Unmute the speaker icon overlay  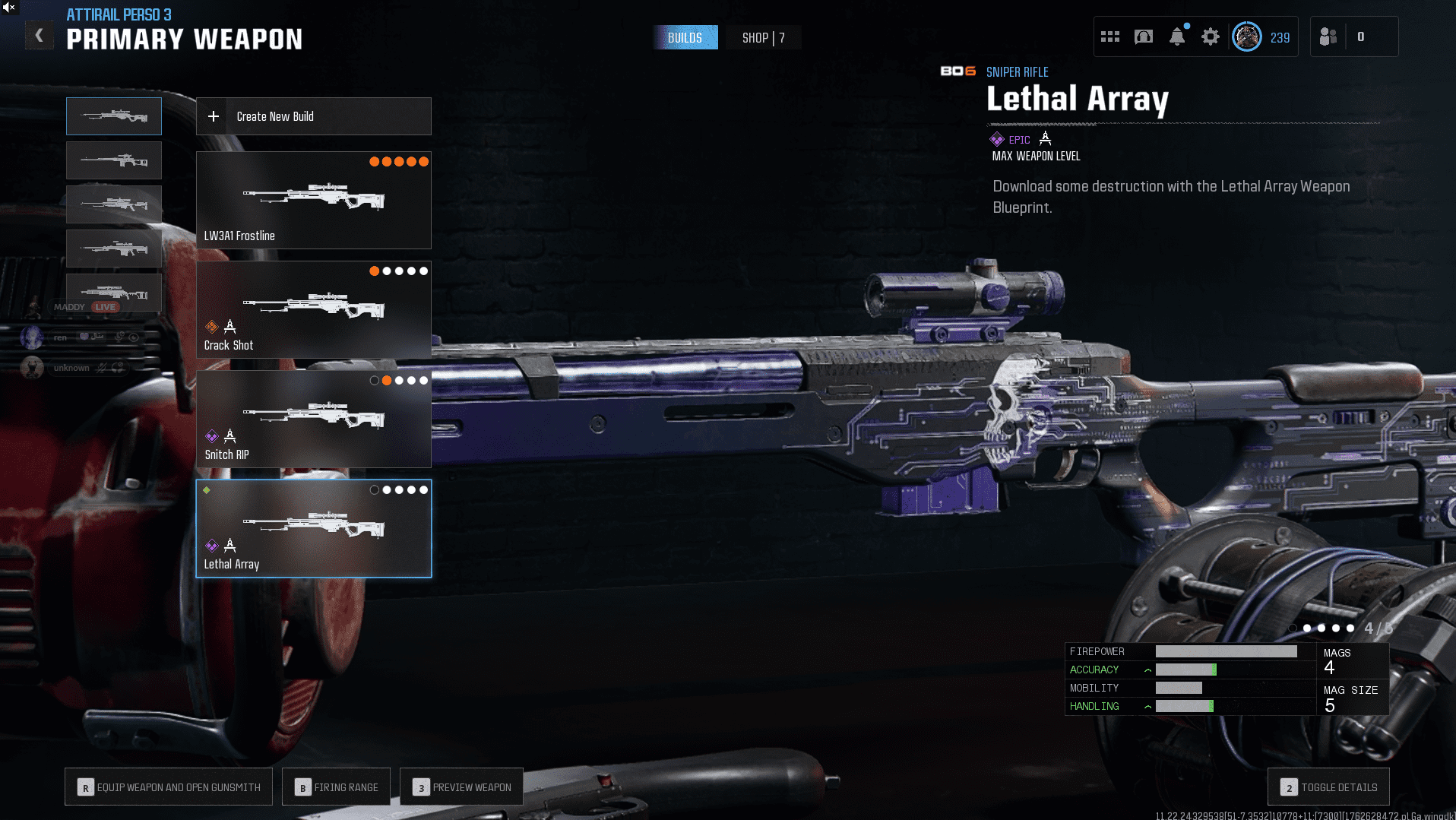[x=8, y=7]
